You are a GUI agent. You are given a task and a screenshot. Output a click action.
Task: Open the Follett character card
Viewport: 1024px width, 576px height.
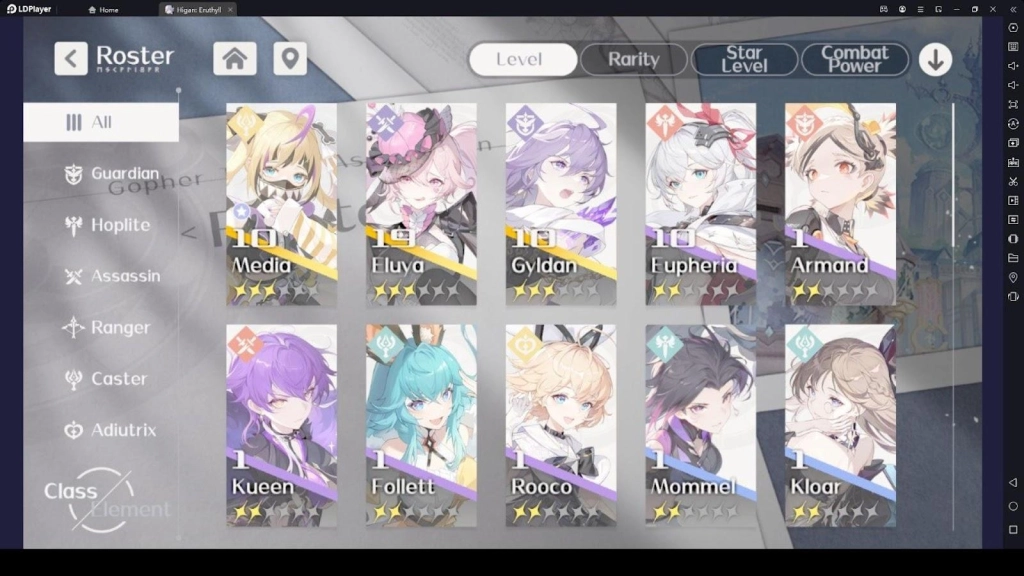tap(421, 425)
